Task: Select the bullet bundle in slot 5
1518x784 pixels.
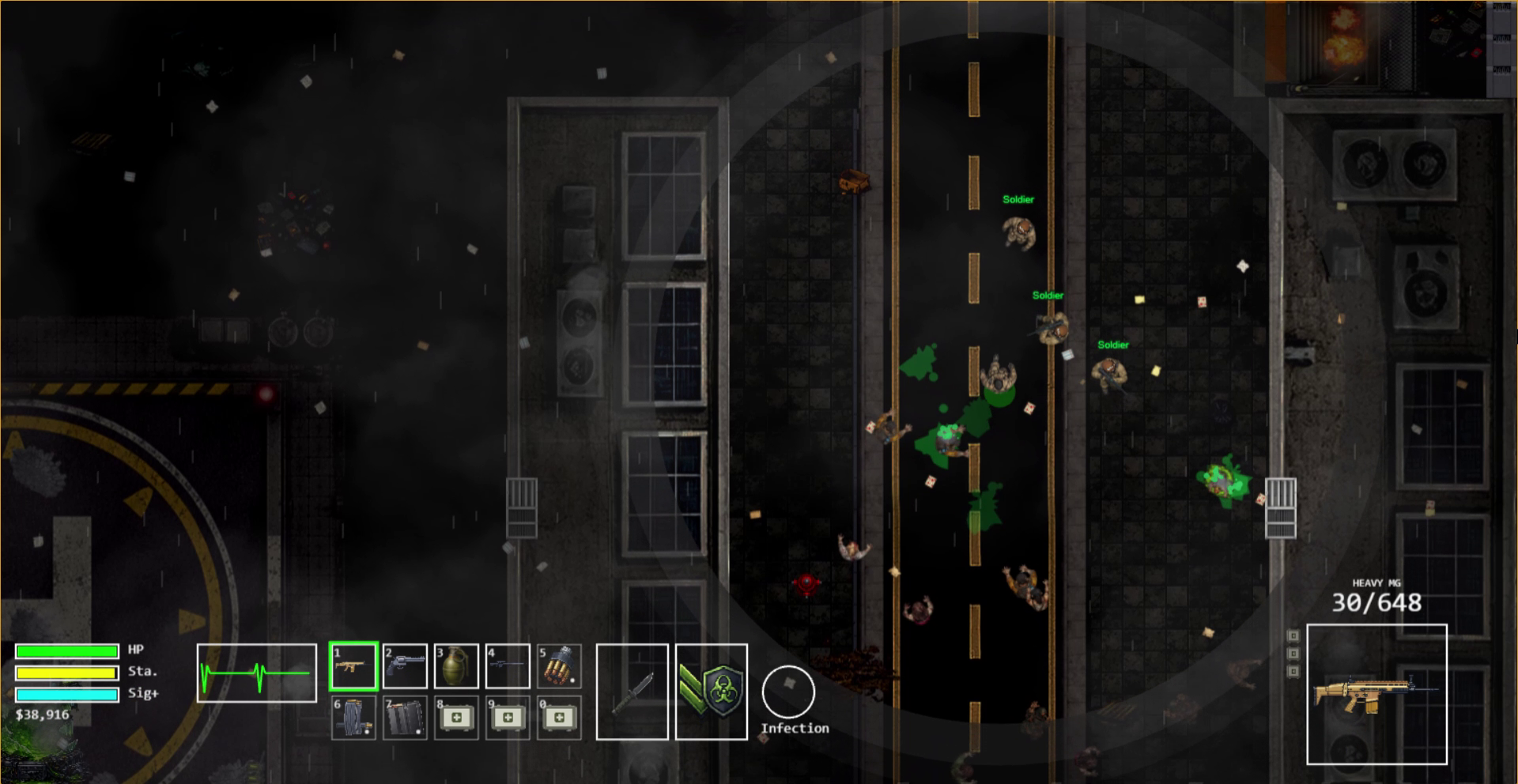Action: coord(559,666)
